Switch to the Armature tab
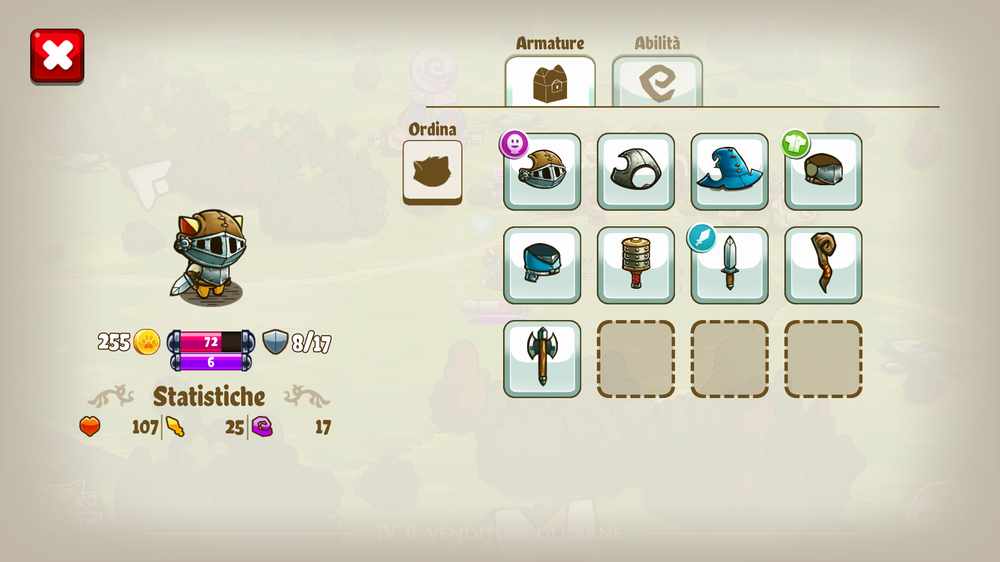Image resolution: width=1000 pixels, height=562 pixels. [x=550, y=82]
